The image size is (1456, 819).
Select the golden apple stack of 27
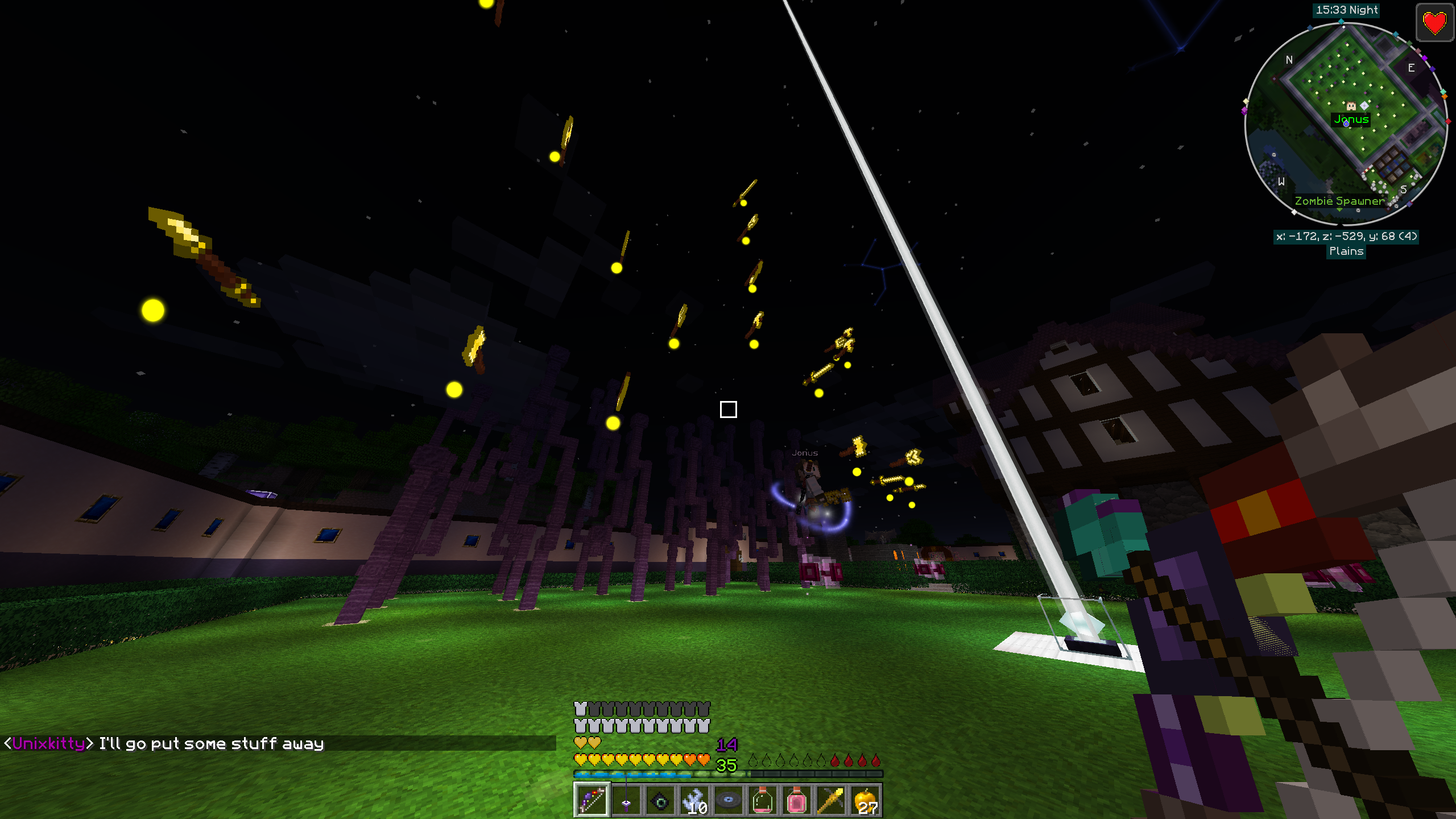click(x=865, y=800)
